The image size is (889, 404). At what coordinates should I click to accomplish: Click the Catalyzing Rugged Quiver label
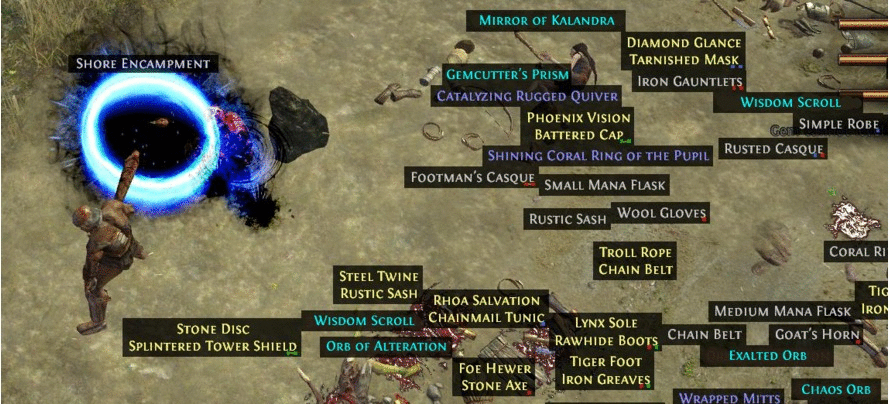tap(527, 96)
